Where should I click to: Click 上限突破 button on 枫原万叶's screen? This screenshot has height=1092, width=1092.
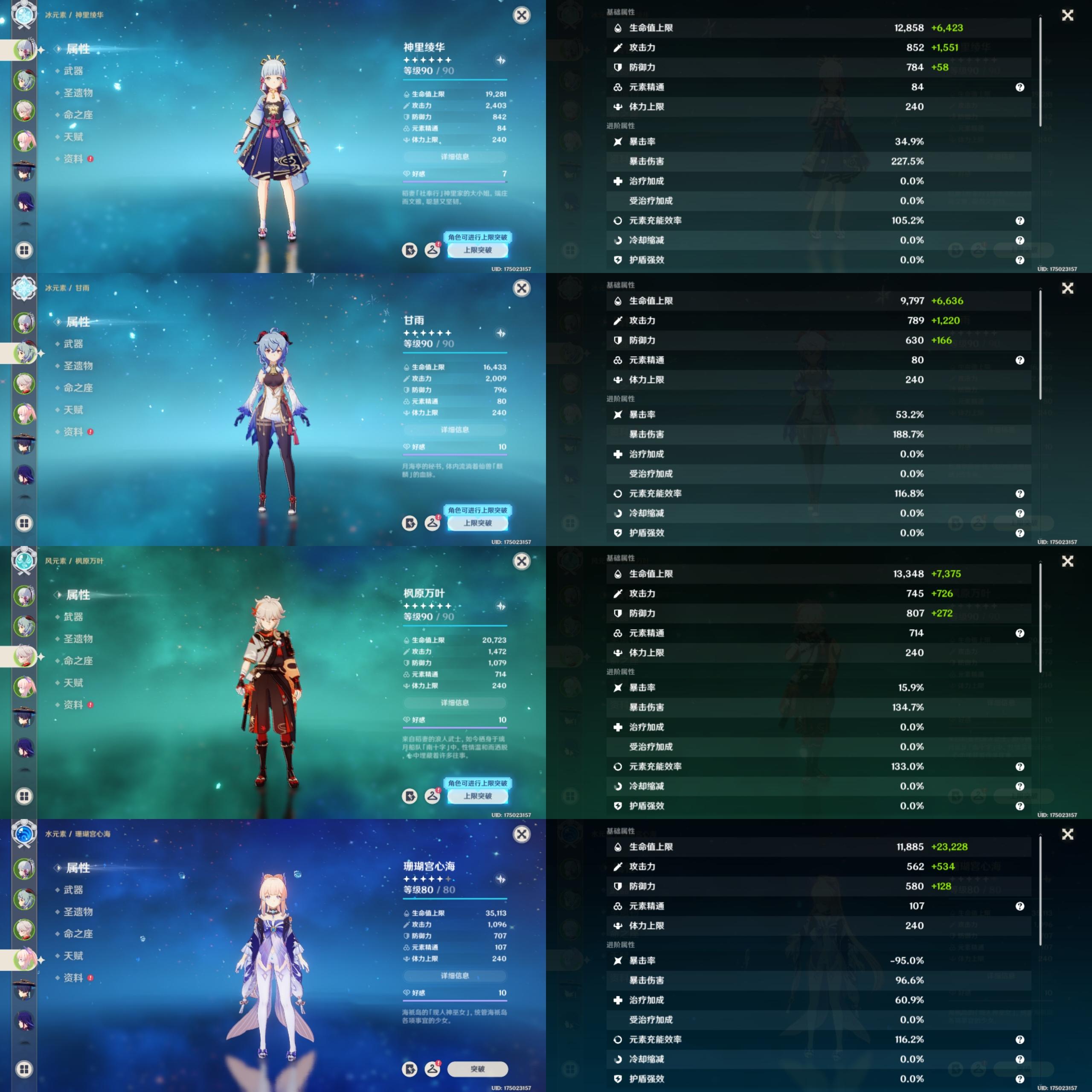[x=477, y=796]
